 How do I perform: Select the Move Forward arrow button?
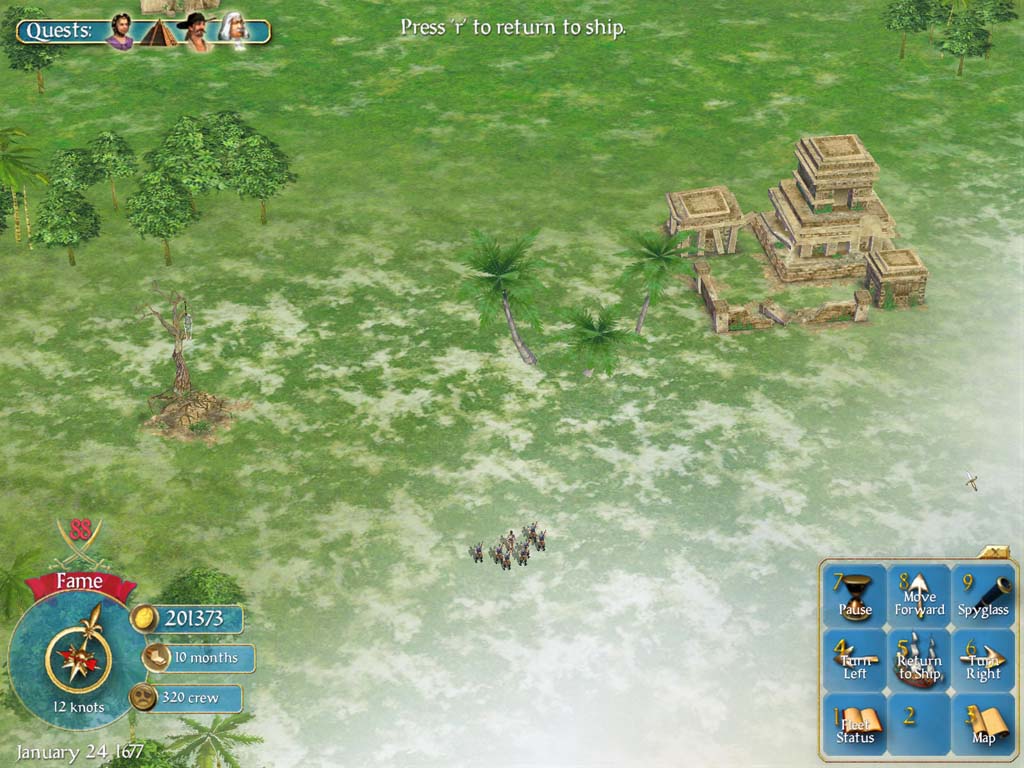(919, 596)
